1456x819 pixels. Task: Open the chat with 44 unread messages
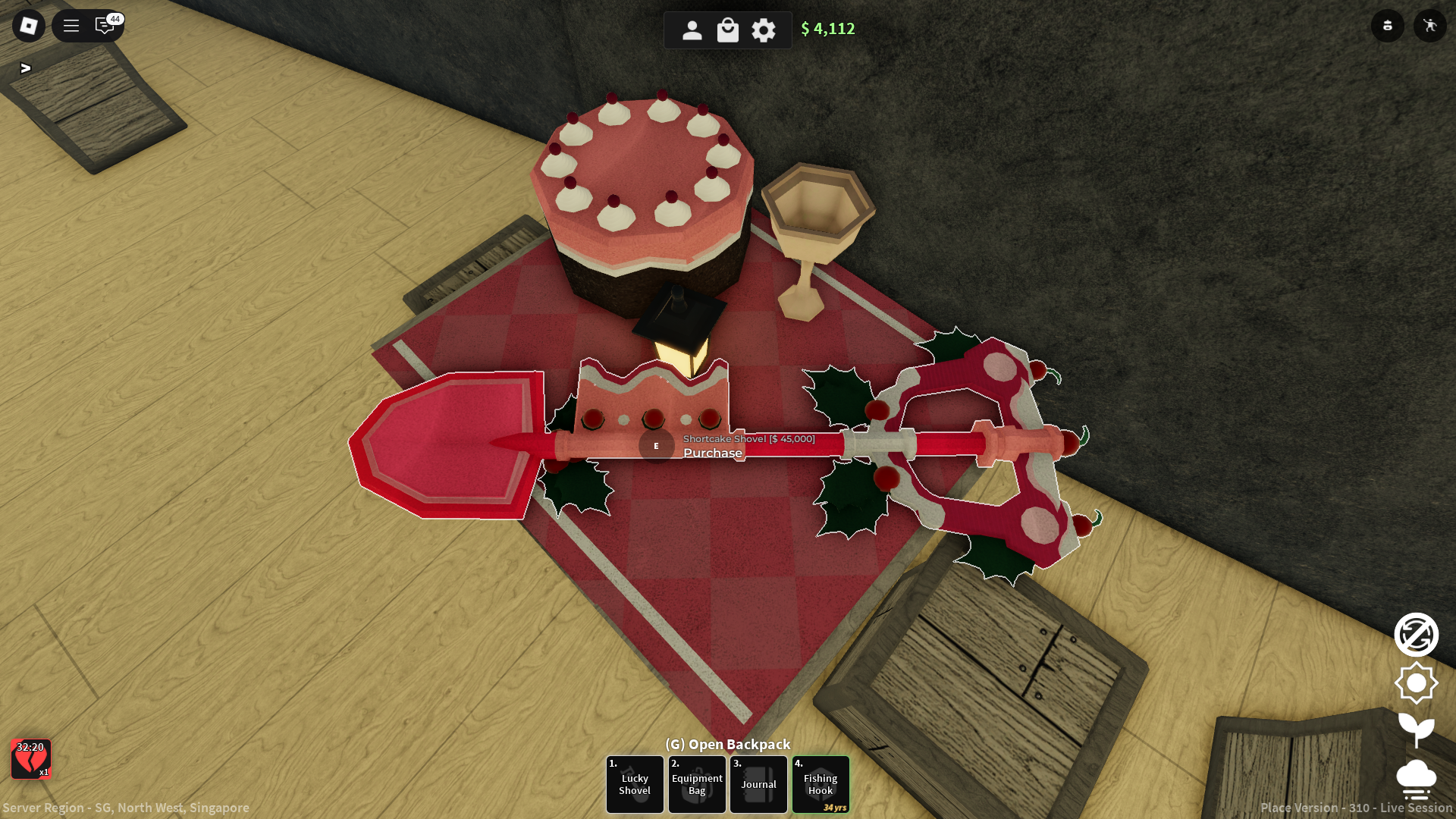click(x=105, y=26)
